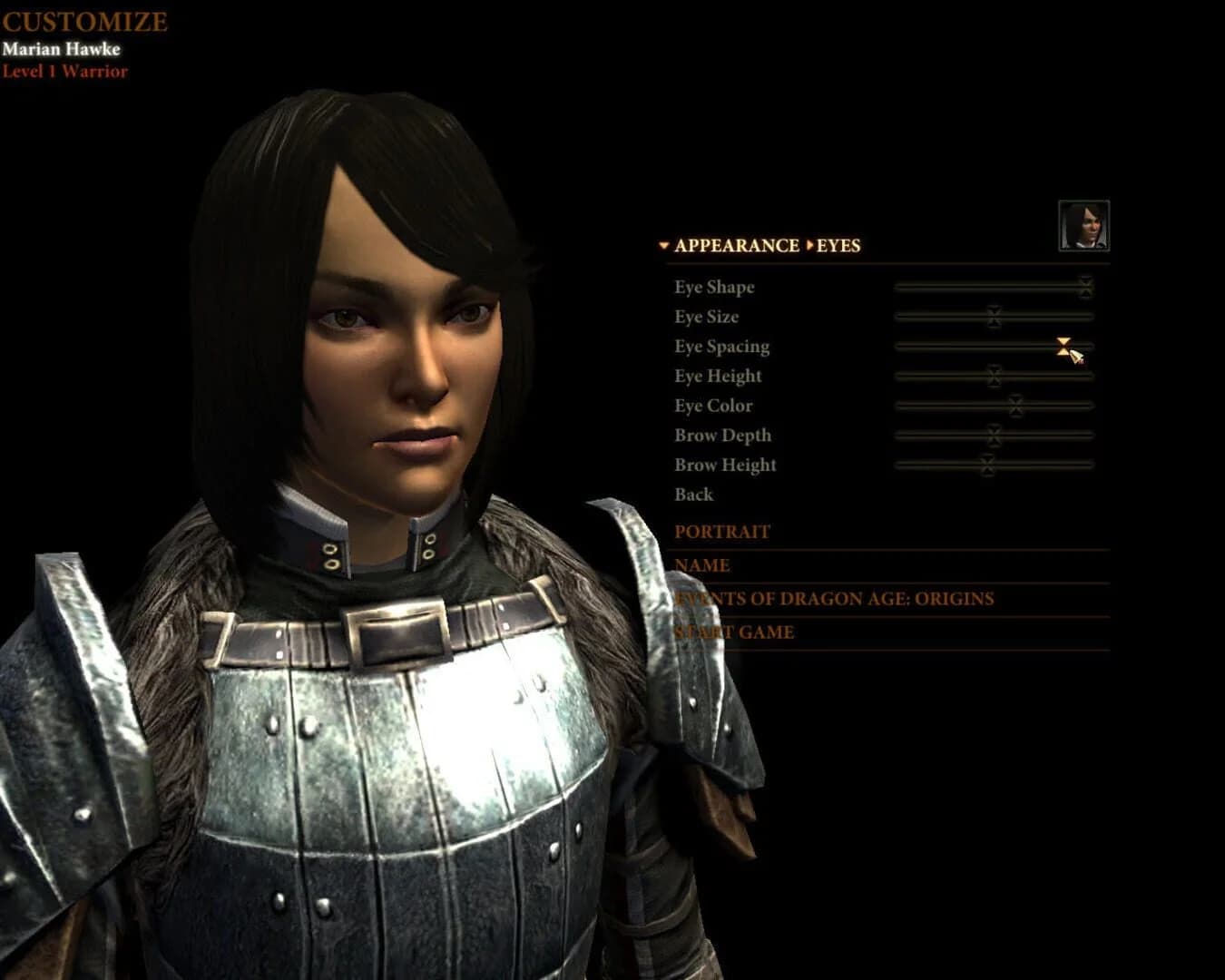The height and width of the screenshot is (980, 1225).
Task: Click the Eye Spacing label
Action: coord(720,346)
